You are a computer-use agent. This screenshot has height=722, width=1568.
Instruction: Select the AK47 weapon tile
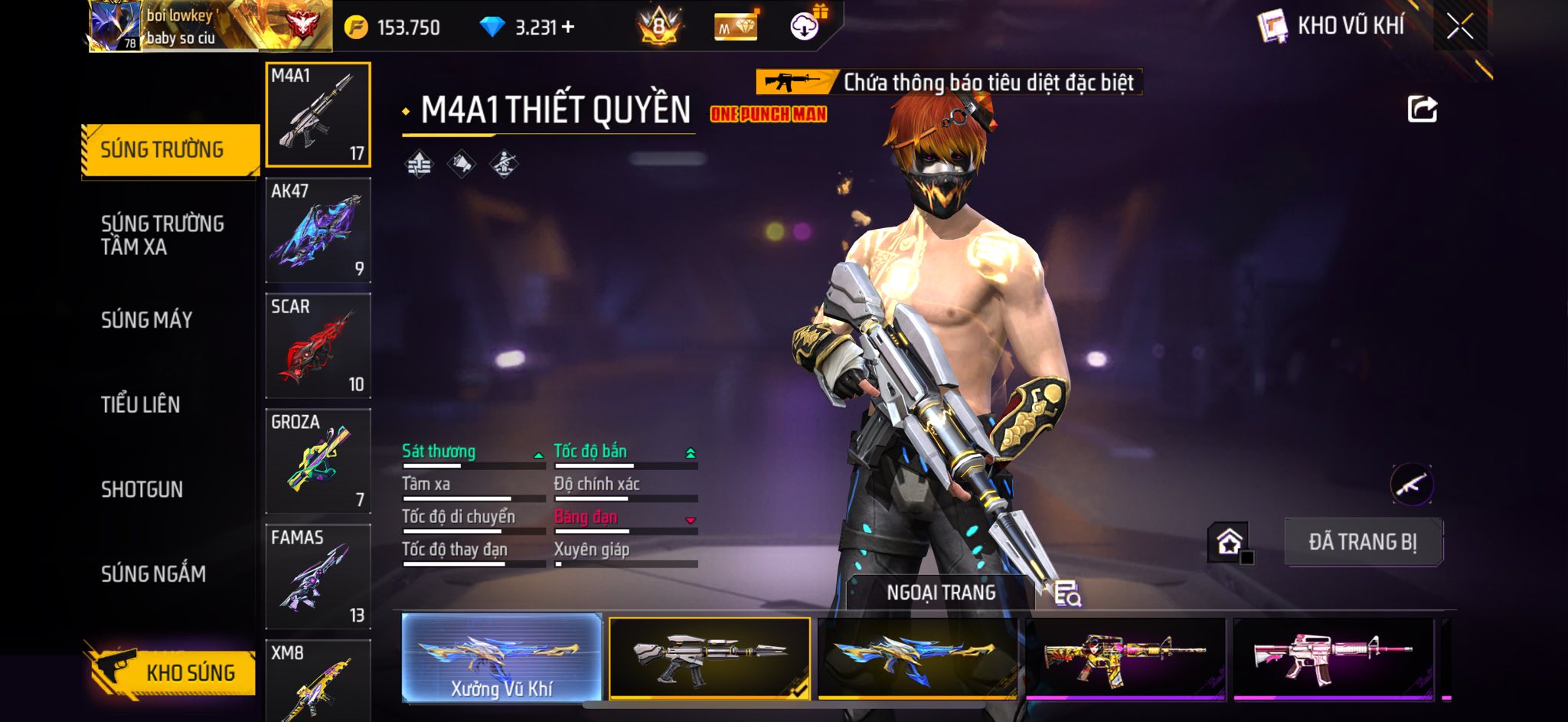(318, 230)
